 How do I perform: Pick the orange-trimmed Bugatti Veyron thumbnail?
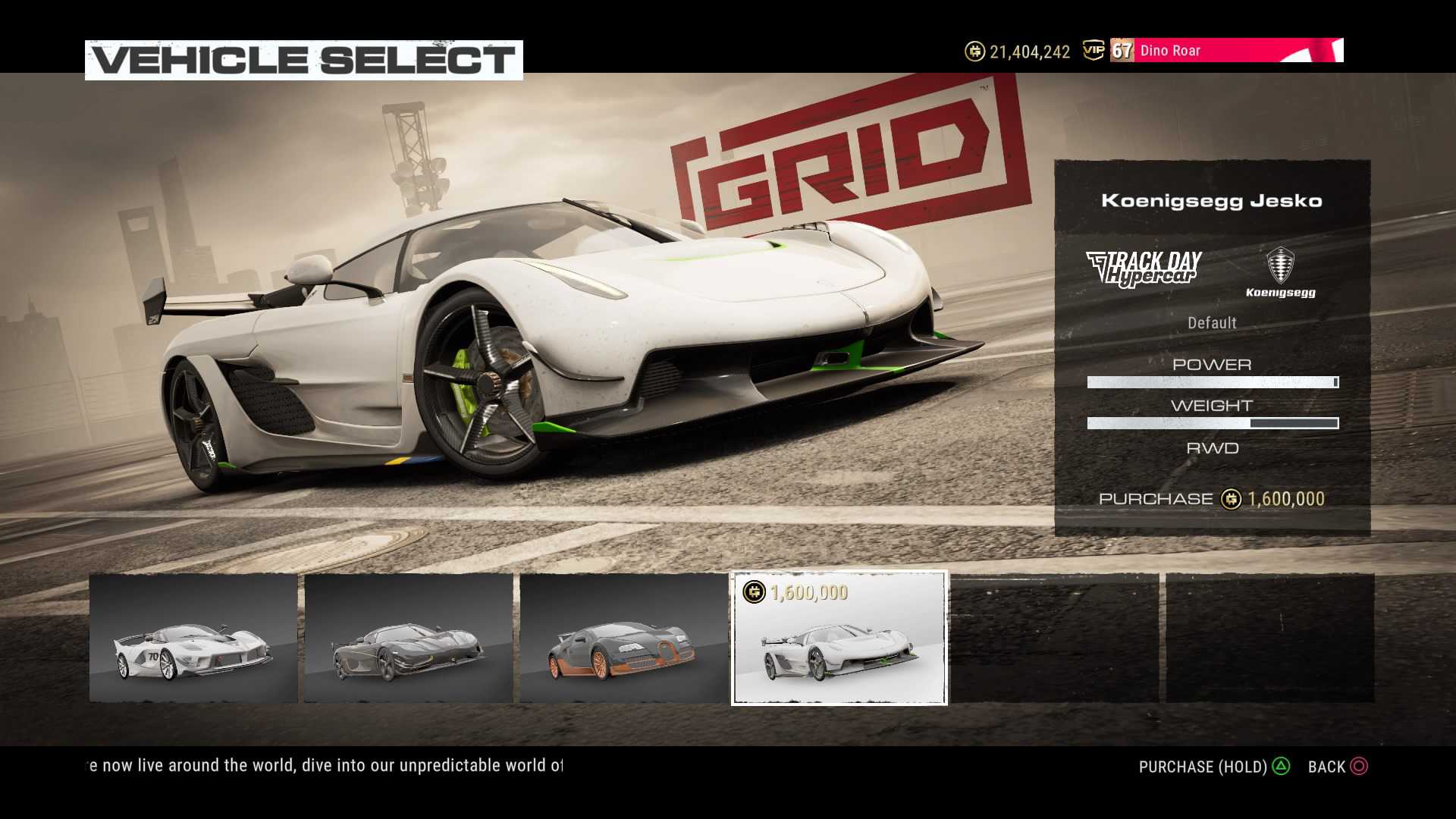click(x=623, y=638)
